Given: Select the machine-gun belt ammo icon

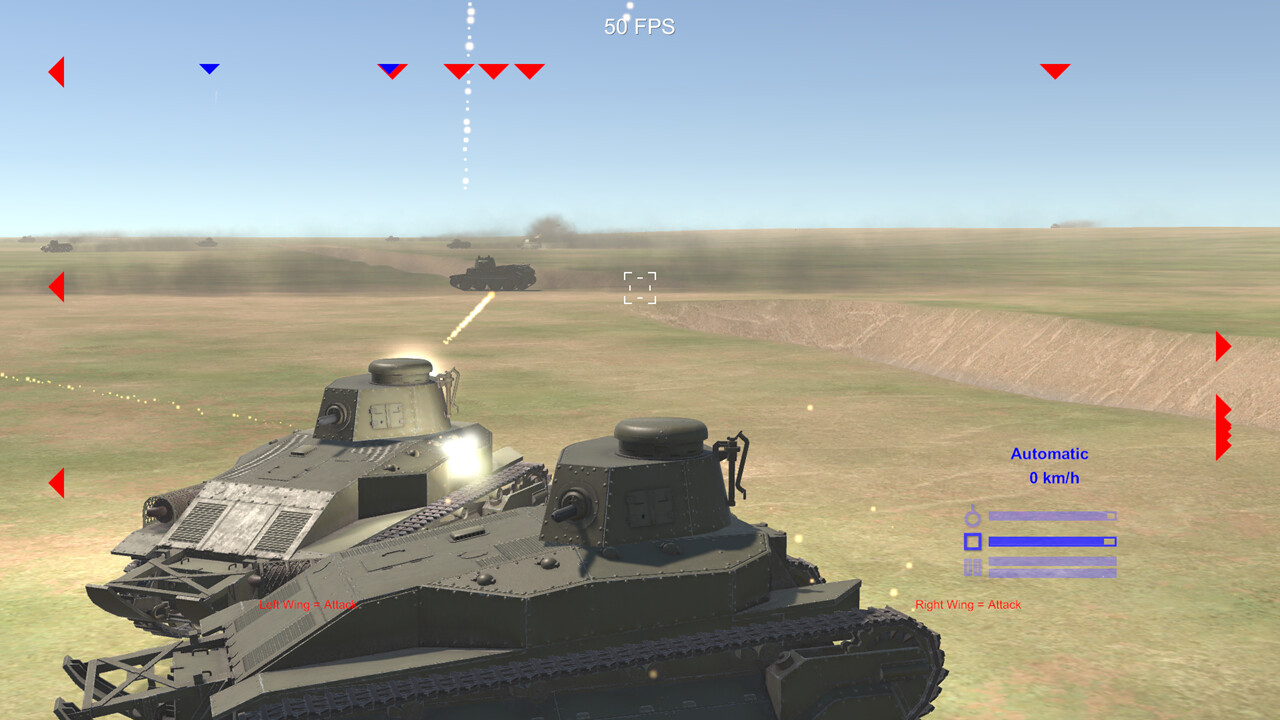Looking at the screenshot, I should point(971,567).
